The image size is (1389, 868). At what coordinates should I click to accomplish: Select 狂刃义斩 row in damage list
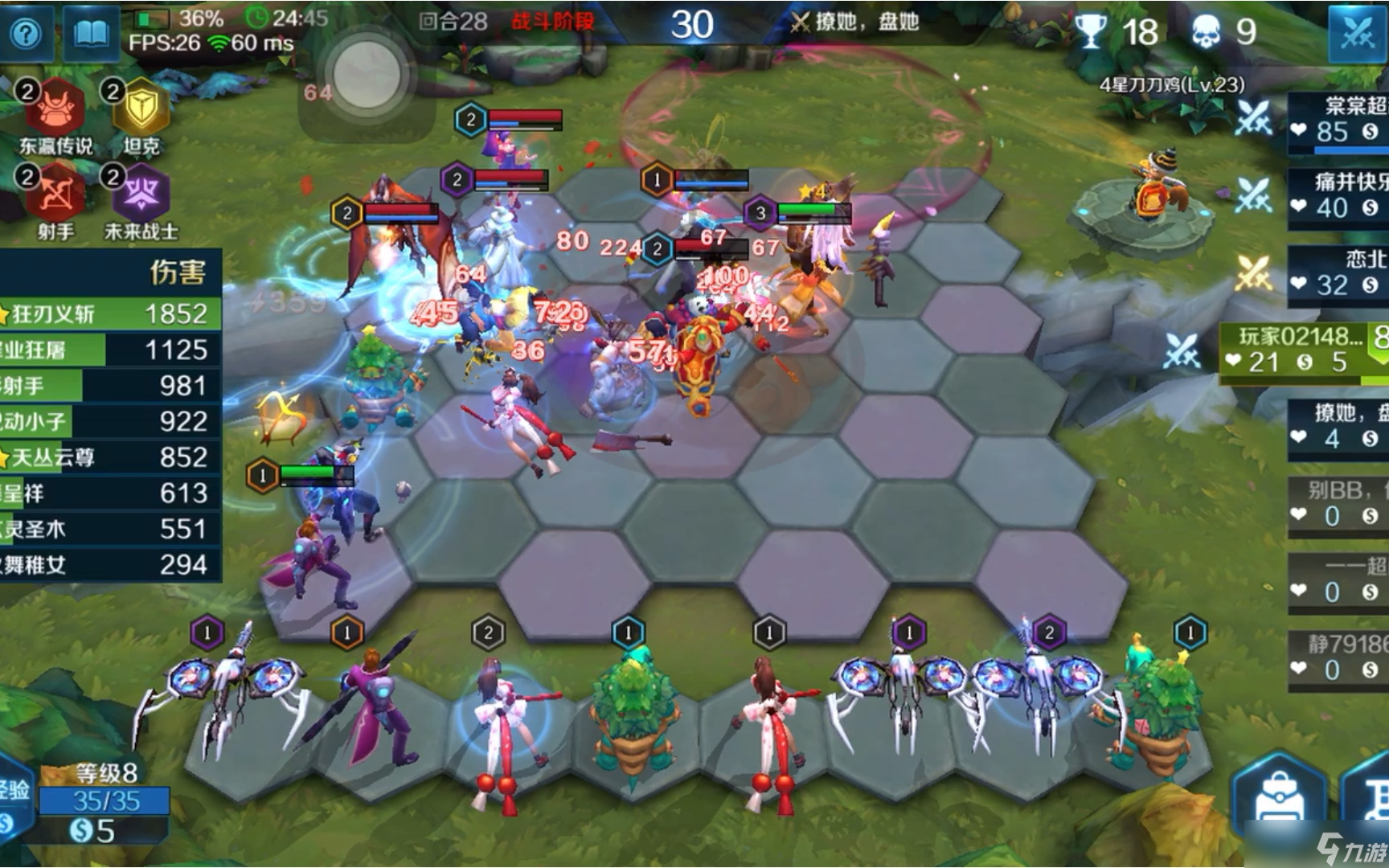tap(109, 313)
